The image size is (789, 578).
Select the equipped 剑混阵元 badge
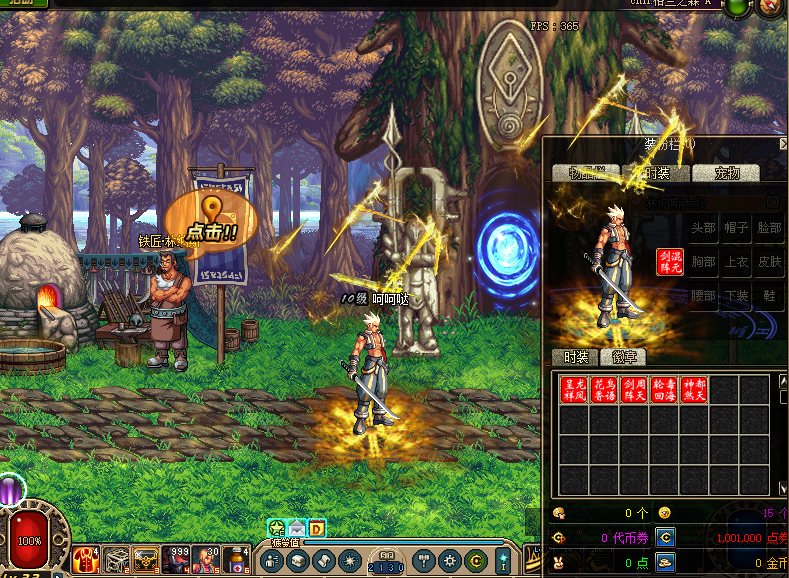670,262
